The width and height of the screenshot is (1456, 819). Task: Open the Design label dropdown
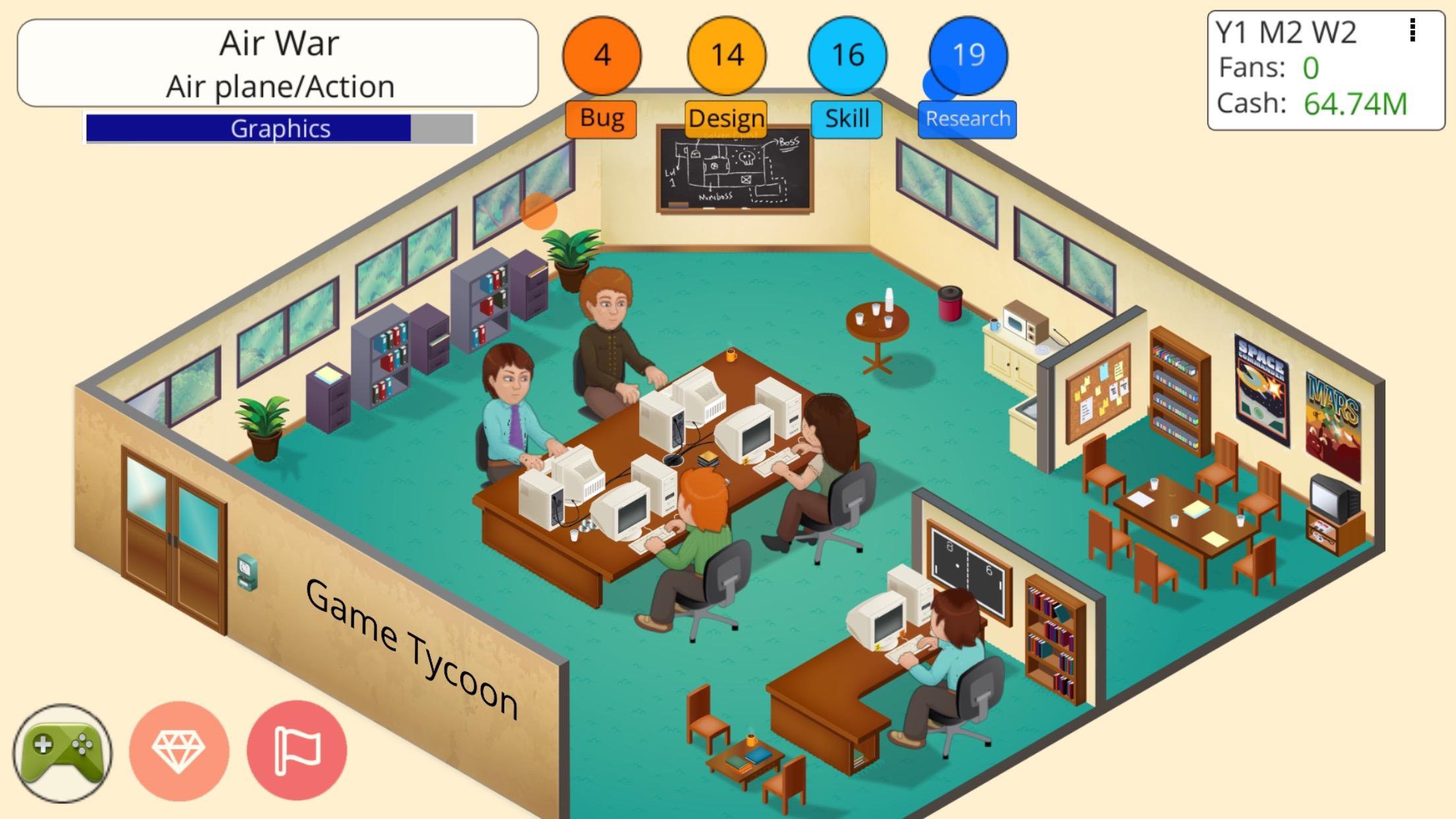click(x=725, y=119)
